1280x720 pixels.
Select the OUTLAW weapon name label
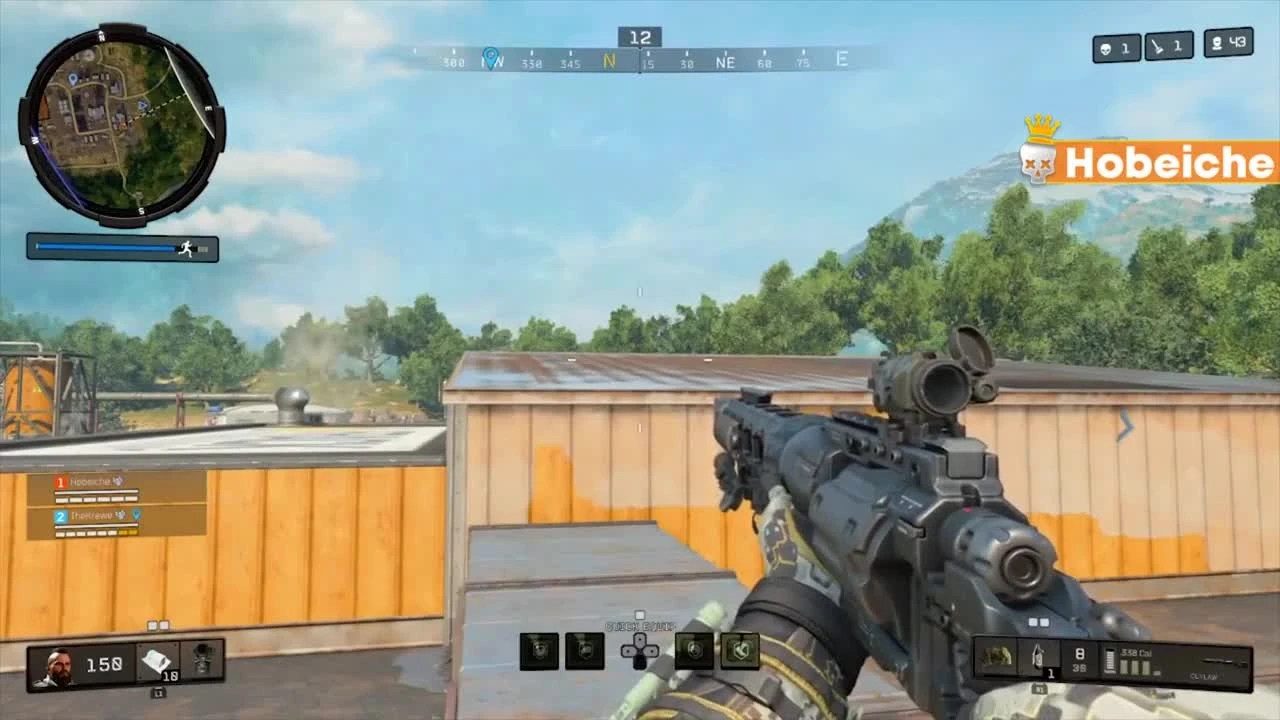click(x=1204, y=676)
